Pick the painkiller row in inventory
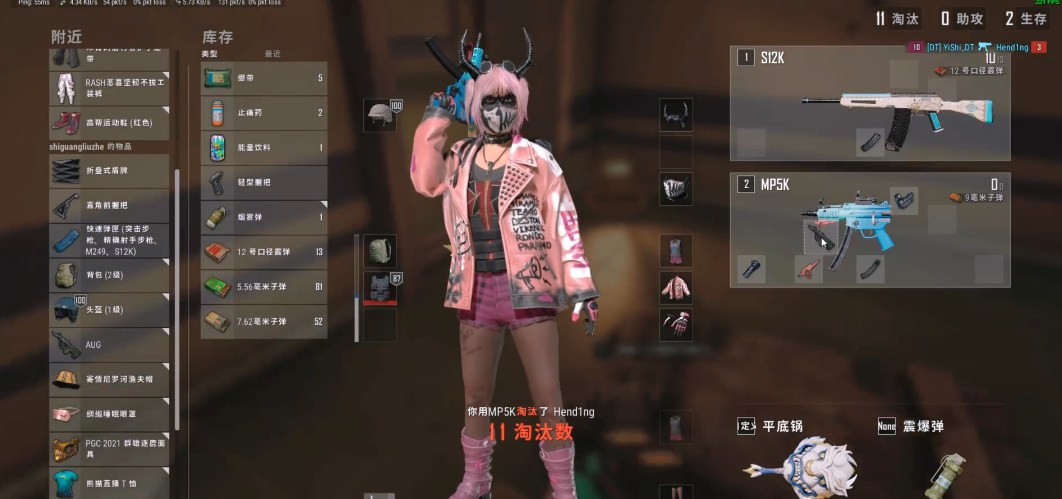 click(x=264, y=113)
